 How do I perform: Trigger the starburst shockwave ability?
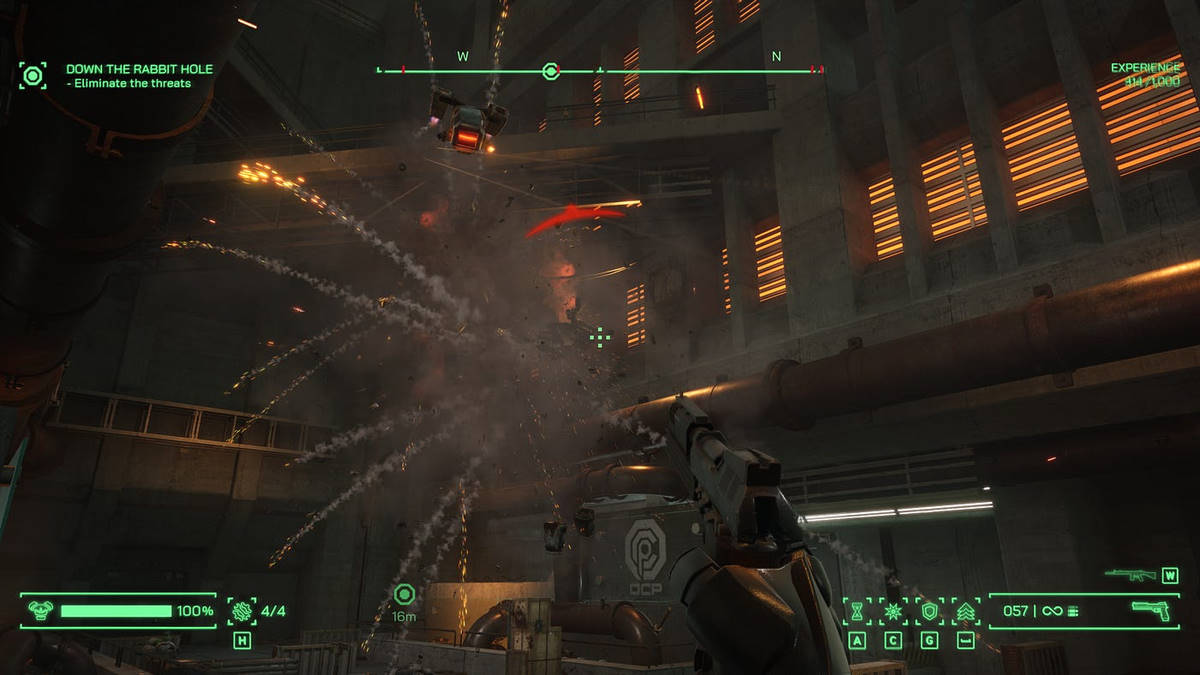[x=893, y=611]
